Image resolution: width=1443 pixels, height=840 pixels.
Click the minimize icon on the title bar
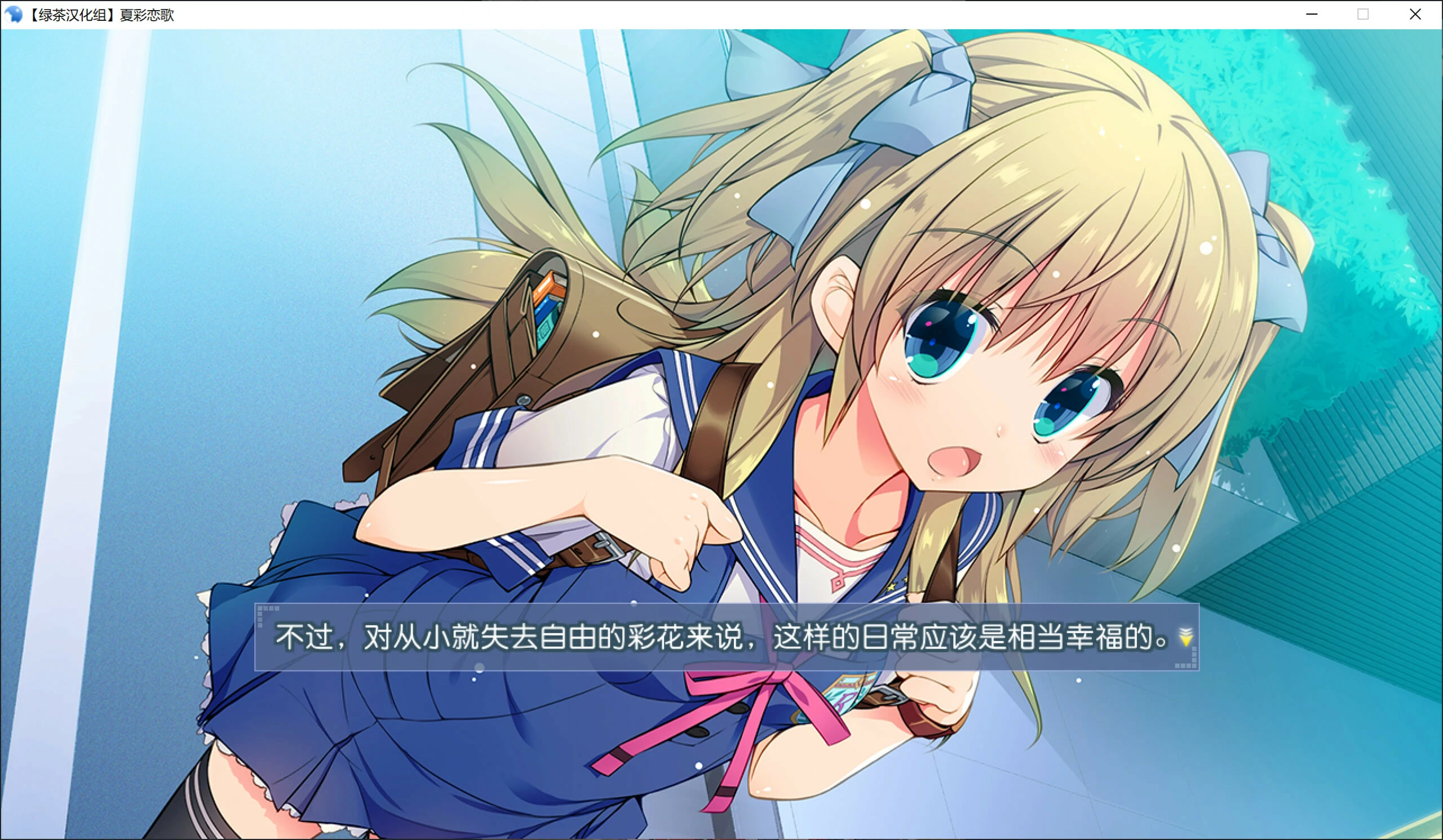click(1311, 14)
